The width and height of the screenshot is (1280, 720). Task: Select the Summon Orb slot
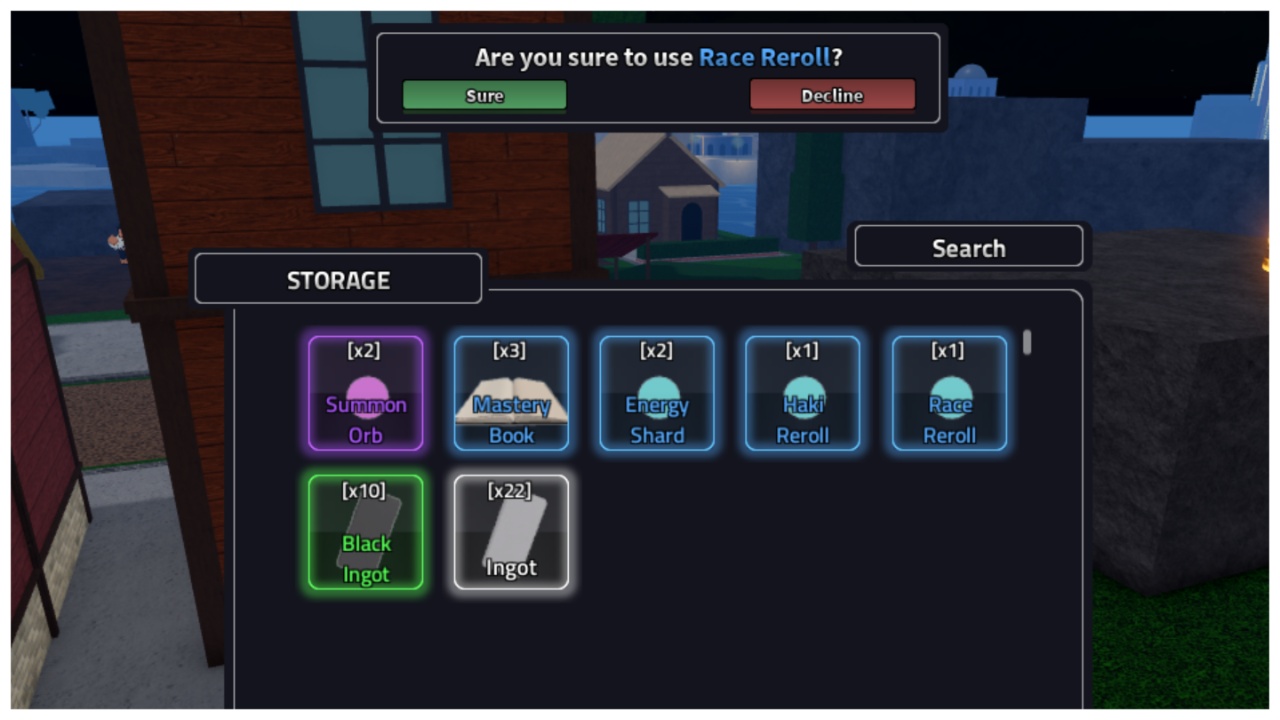[x=365, y=393]
